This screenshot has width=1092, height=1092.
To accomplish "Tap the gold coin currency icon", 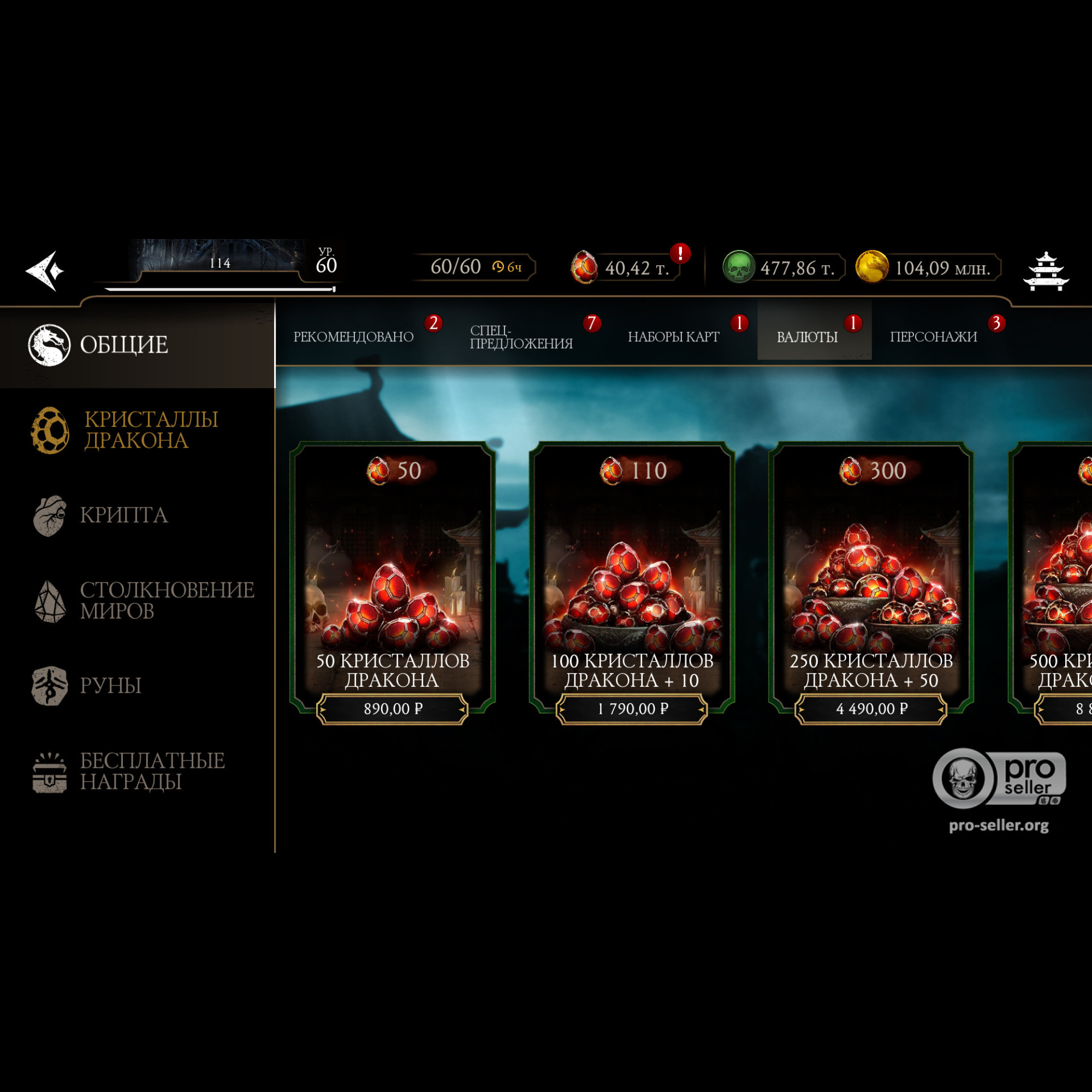I will click(x=871, y=268).
